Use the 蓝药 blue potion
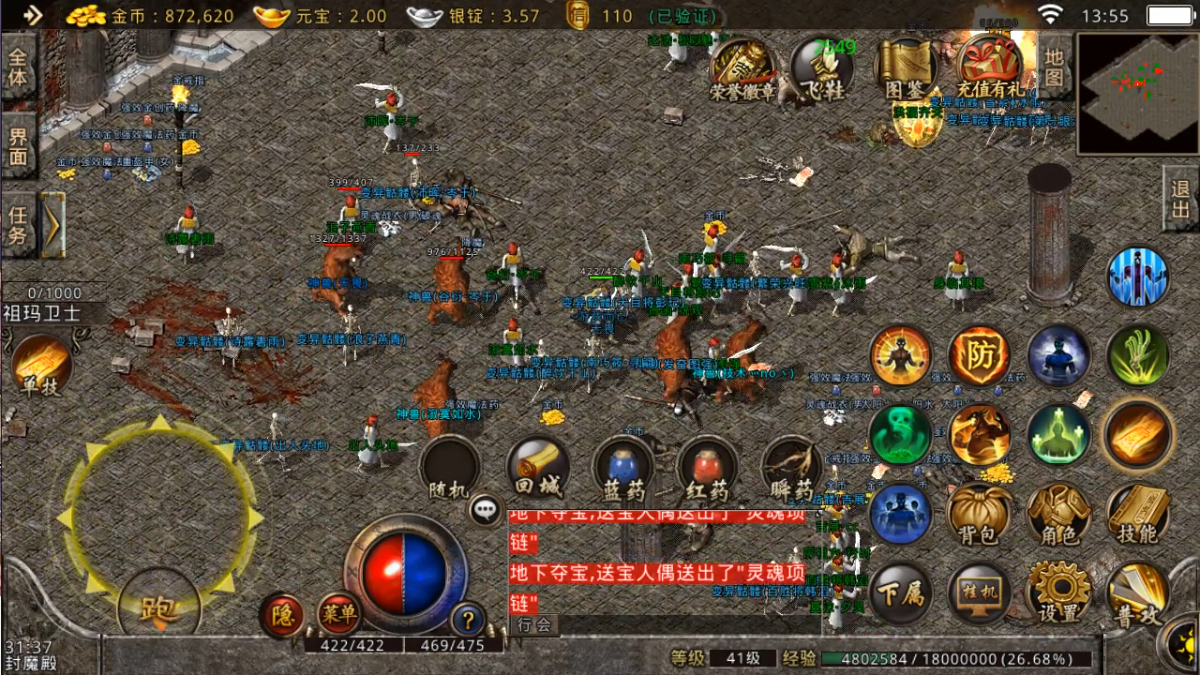 pos(623,470)
